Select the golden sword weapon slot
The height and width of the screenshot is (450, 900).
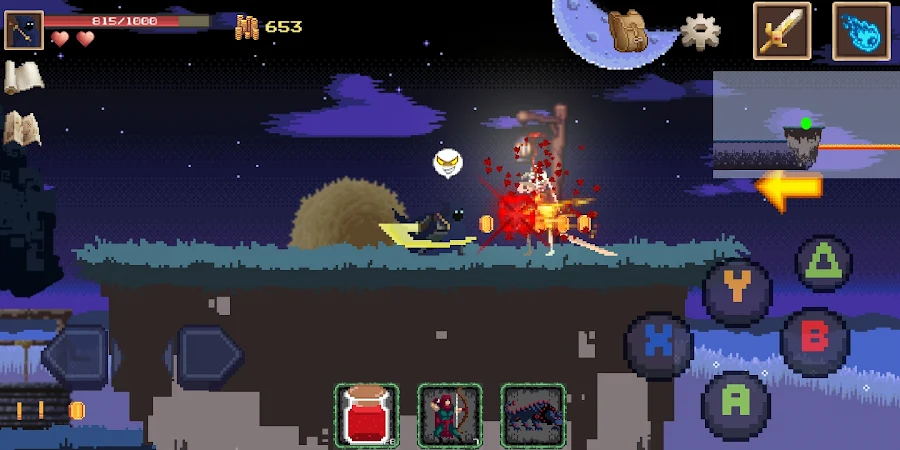pyautogui.click(x=782, y=31)
